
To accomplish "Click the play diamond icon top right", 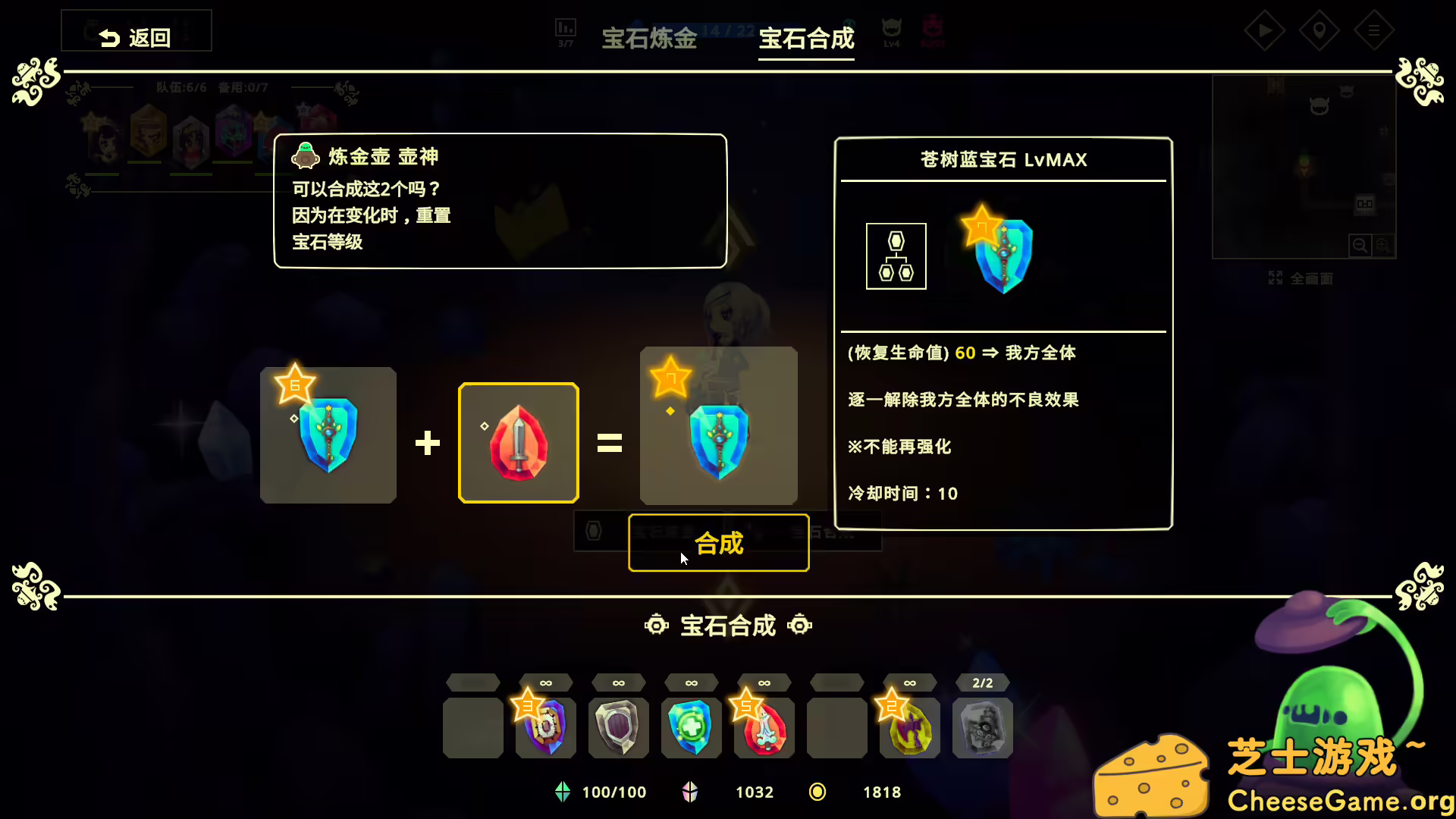I will [1265, 30].
